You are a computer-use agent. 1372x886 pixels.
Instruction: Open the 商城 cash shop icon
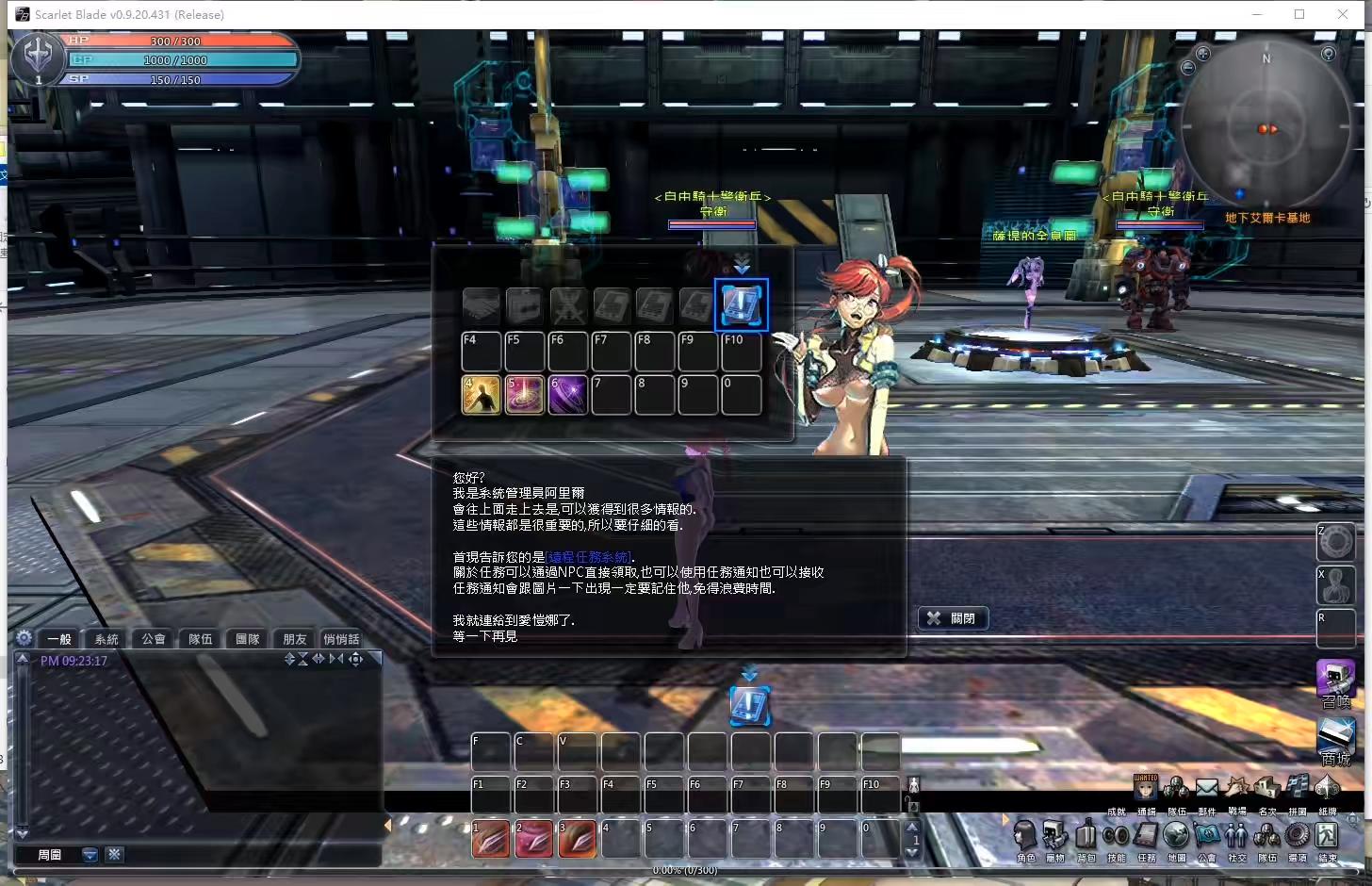[x=1335, y=740]
